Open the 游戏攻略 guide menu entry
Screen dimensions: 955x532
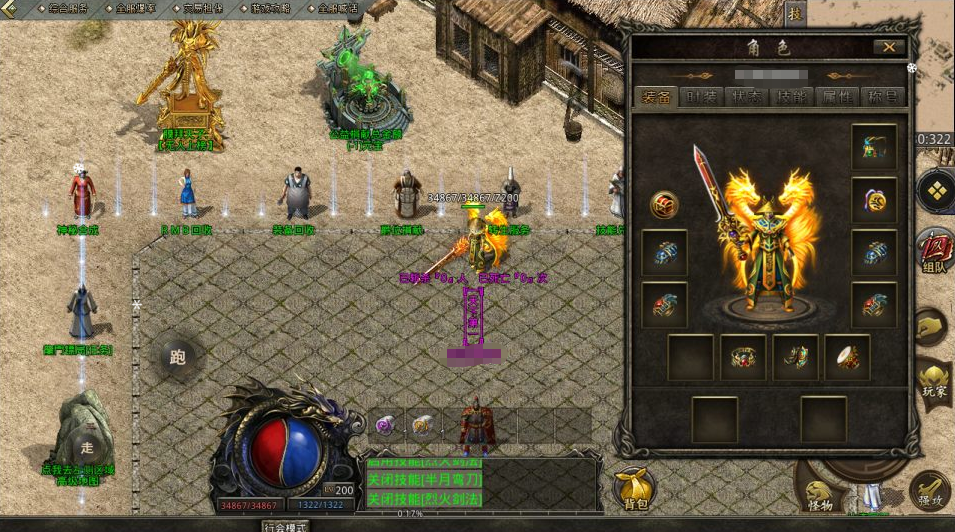[x=271, y=8]
